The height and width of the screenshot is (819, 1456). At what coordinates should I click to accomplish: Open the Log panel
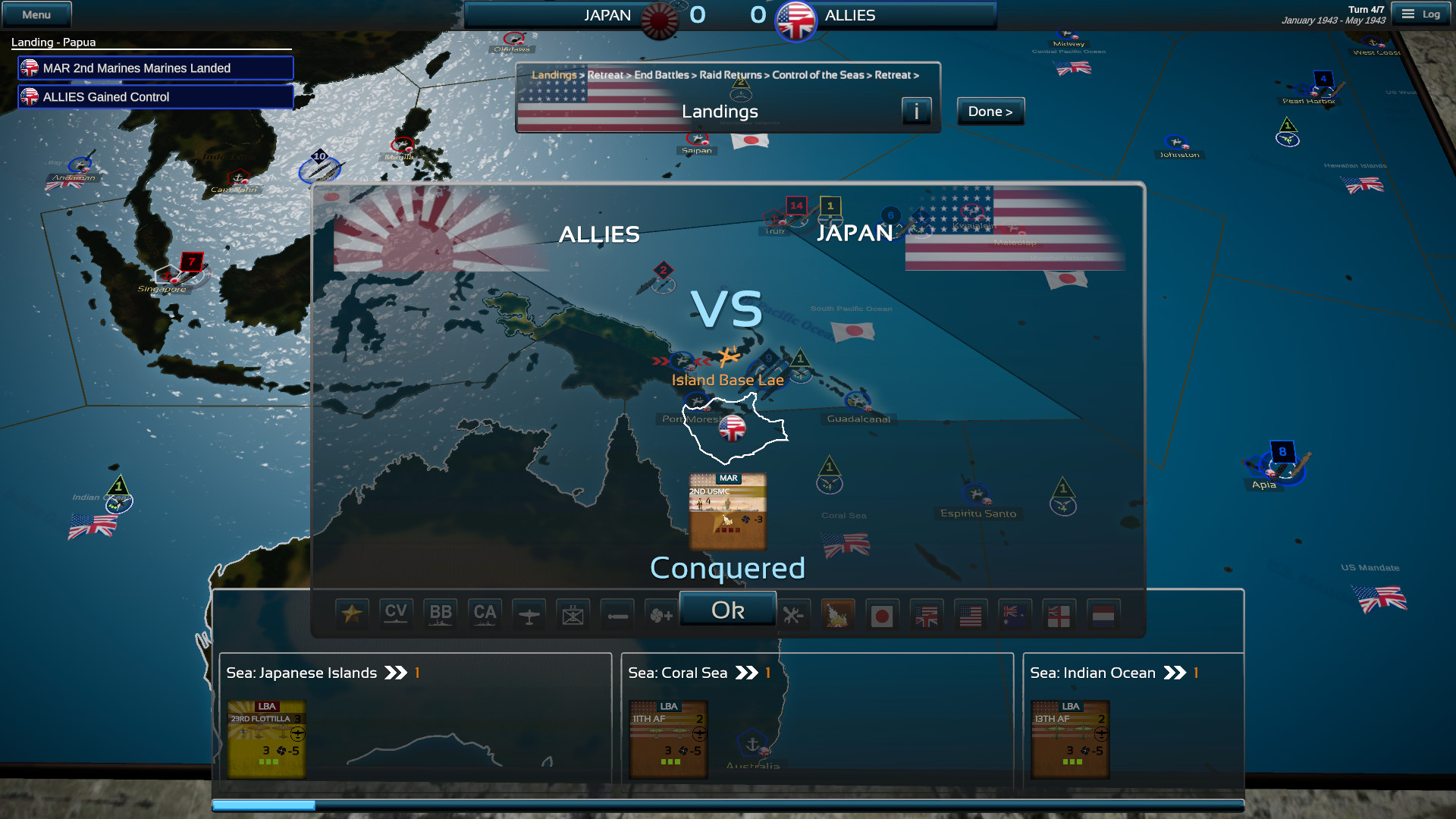tap(1421, 13)
